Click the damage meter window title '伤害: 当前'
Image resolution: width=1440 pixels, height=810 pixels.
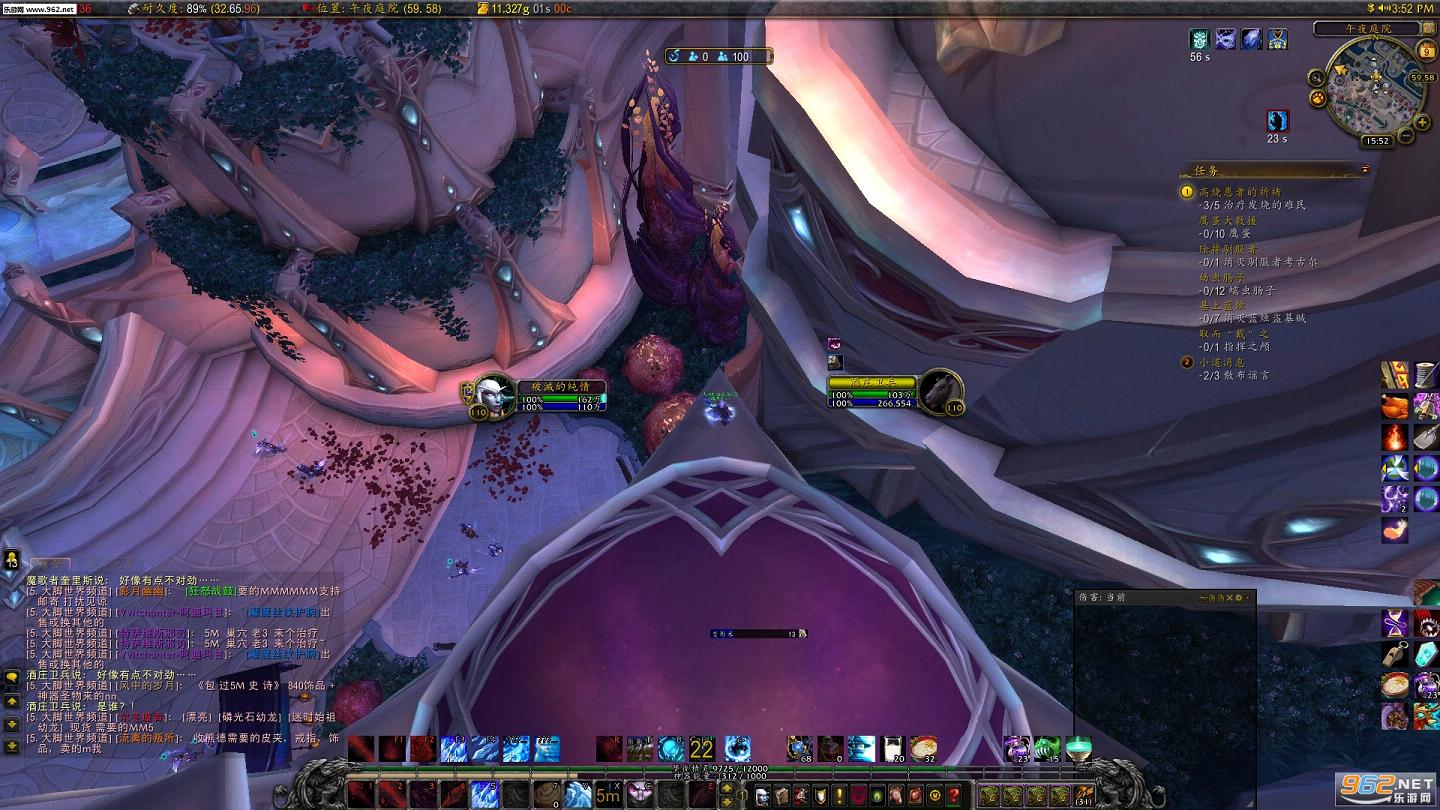[1102, 597]
